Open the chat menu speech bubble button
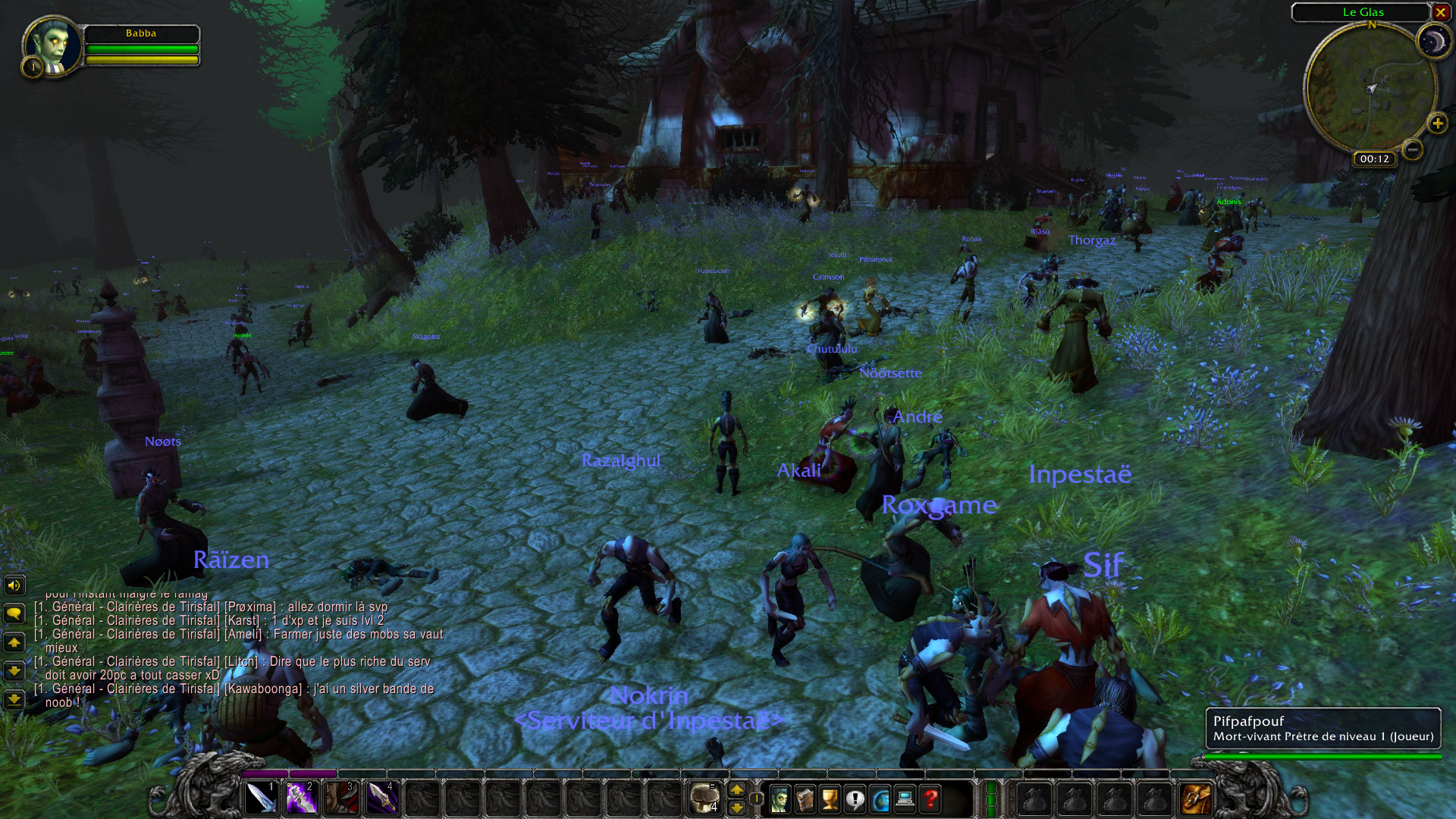Viewport: 1456px width, 819px height. coord(14,613)
